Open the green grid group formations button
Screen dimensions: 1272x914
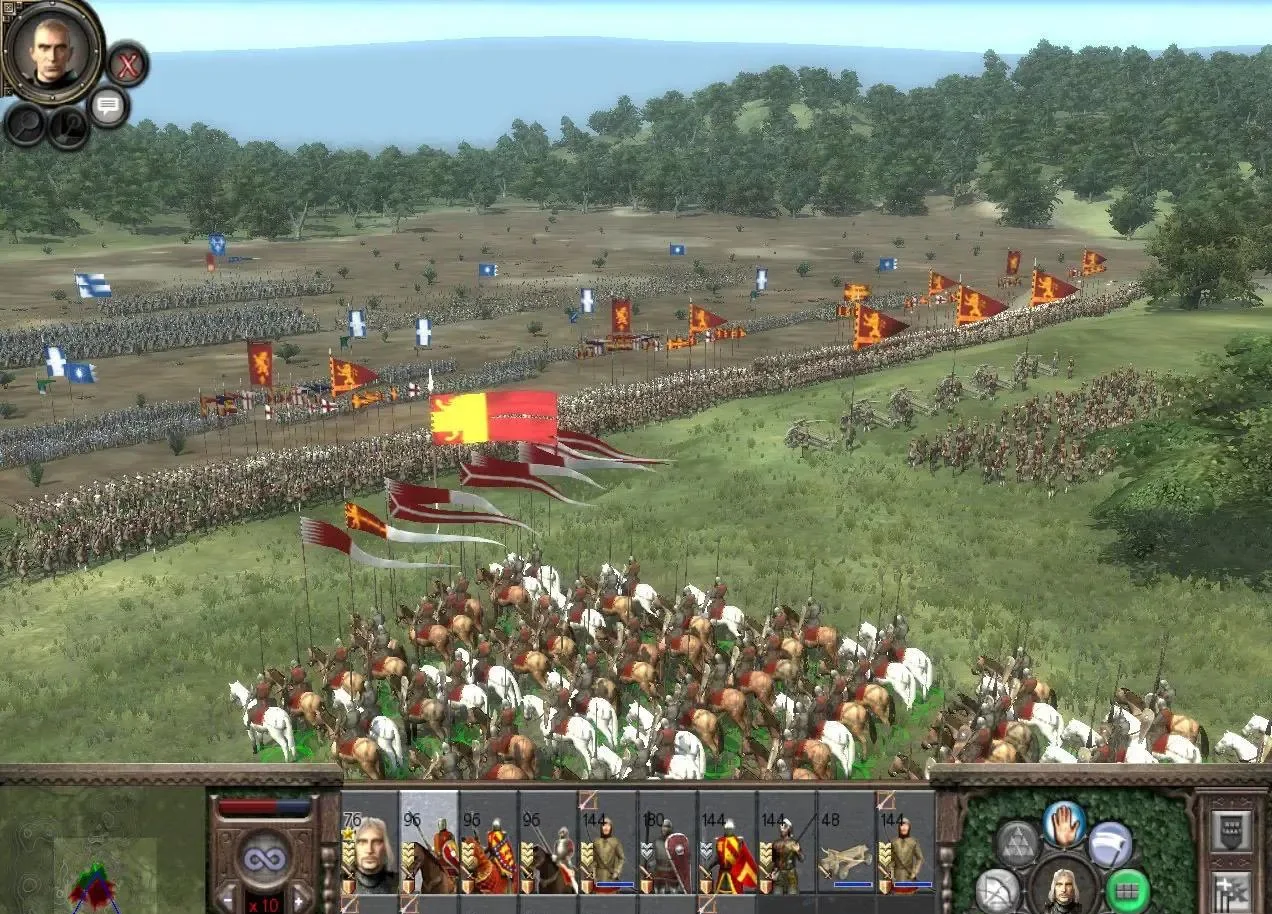point(1127,890)
